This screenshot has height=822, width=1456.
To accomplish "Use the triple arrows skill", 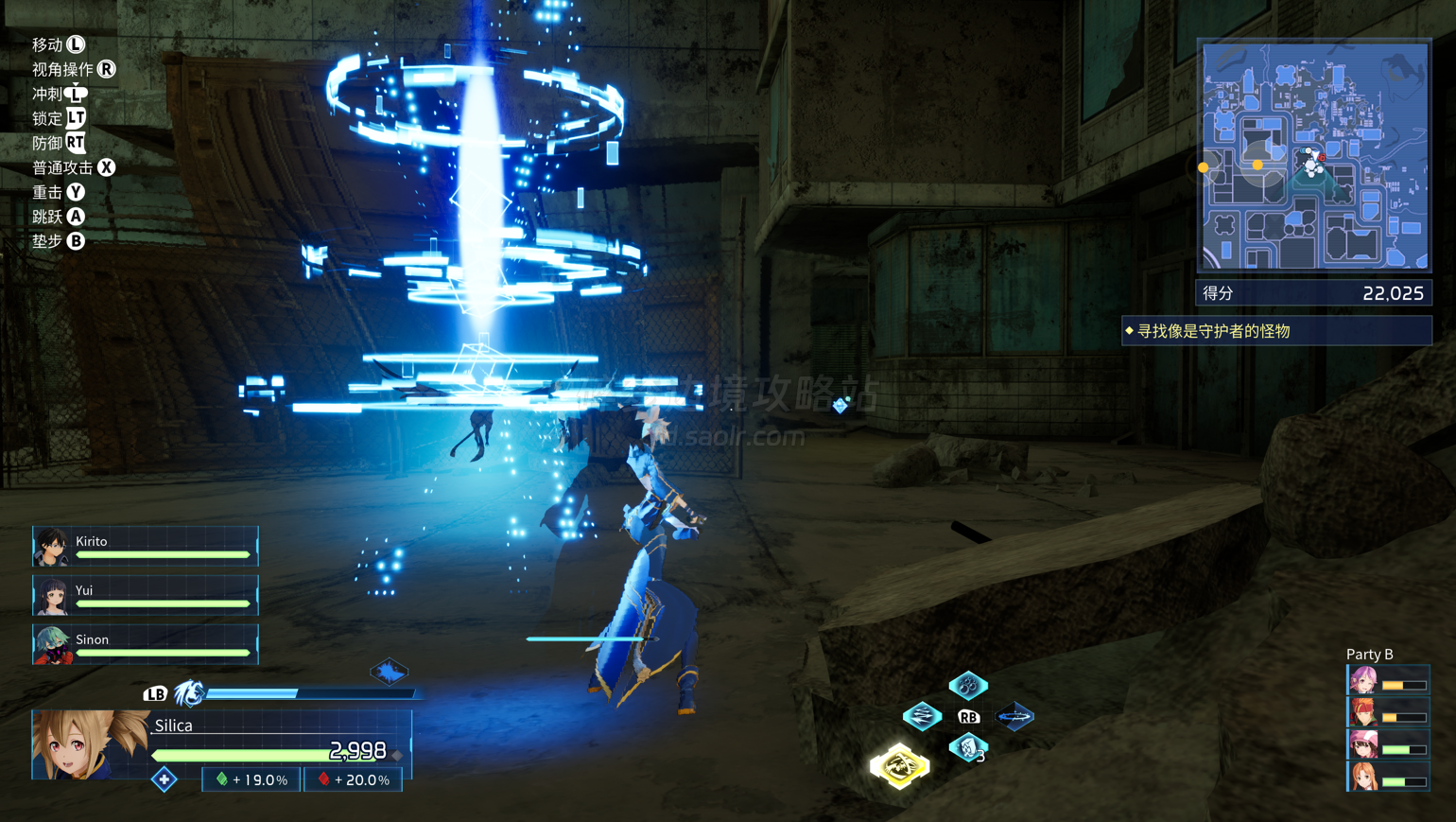I will coord(922,716).
